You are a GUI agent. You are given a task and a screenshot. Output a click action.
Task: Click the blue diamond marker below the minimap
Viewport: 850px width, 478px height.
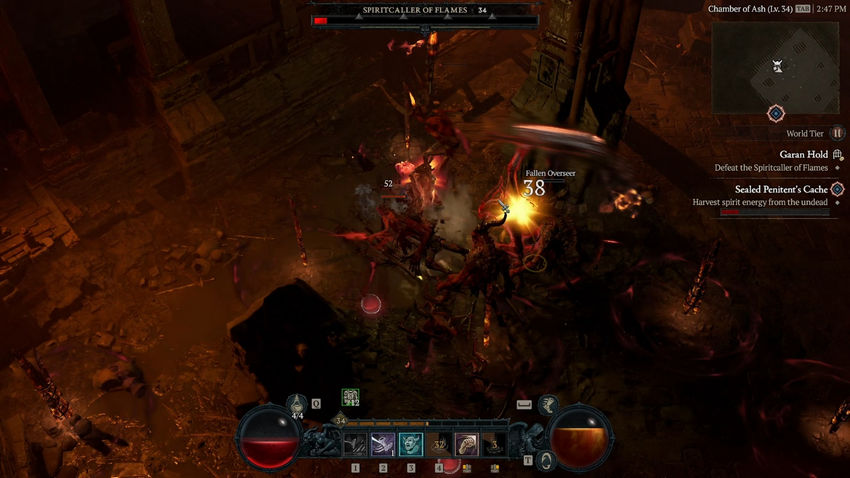(x=775, y=114)
